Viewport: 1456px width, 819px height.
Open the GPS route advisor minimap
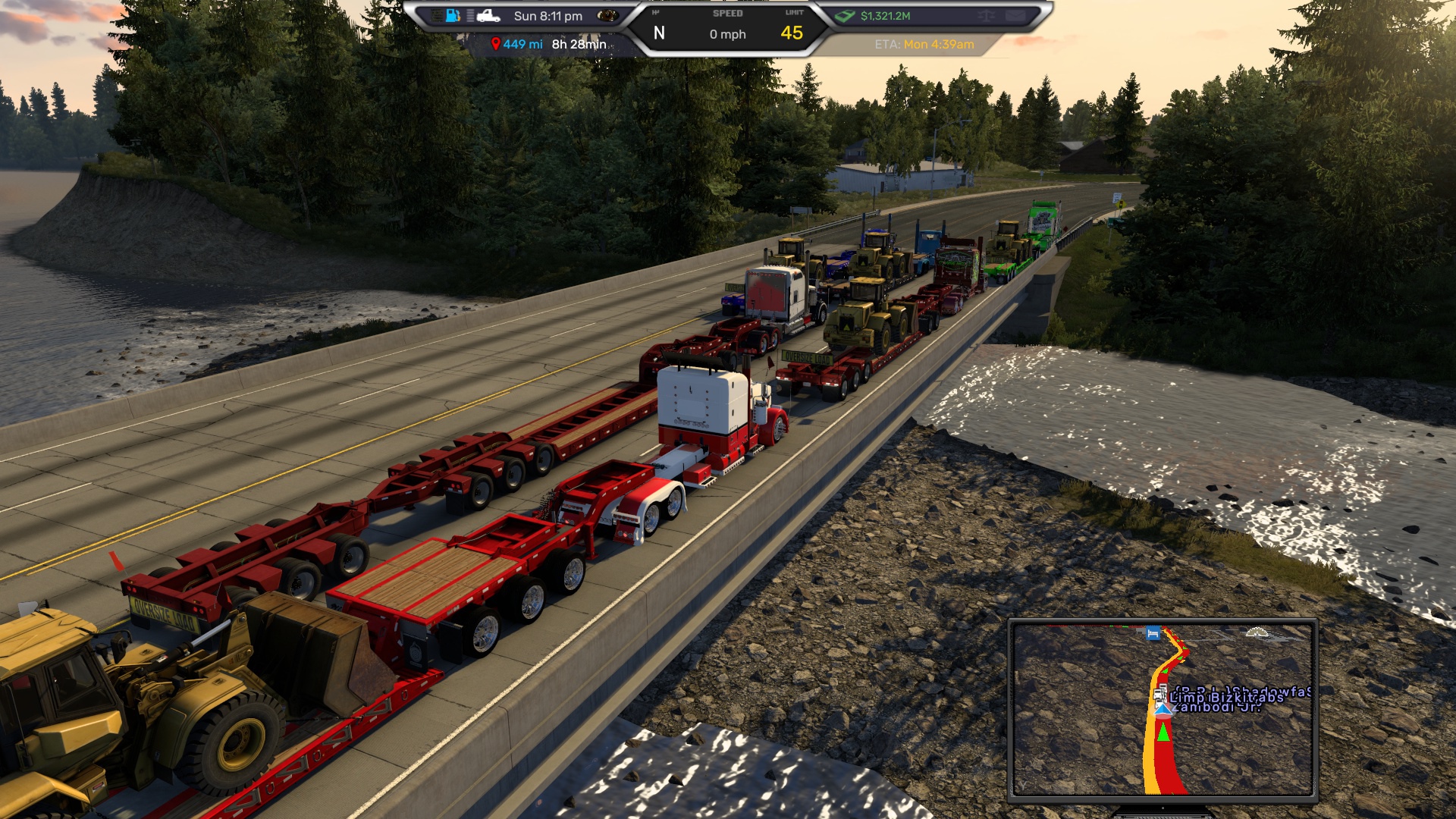pyautogui.click(x=1163, y=709)
